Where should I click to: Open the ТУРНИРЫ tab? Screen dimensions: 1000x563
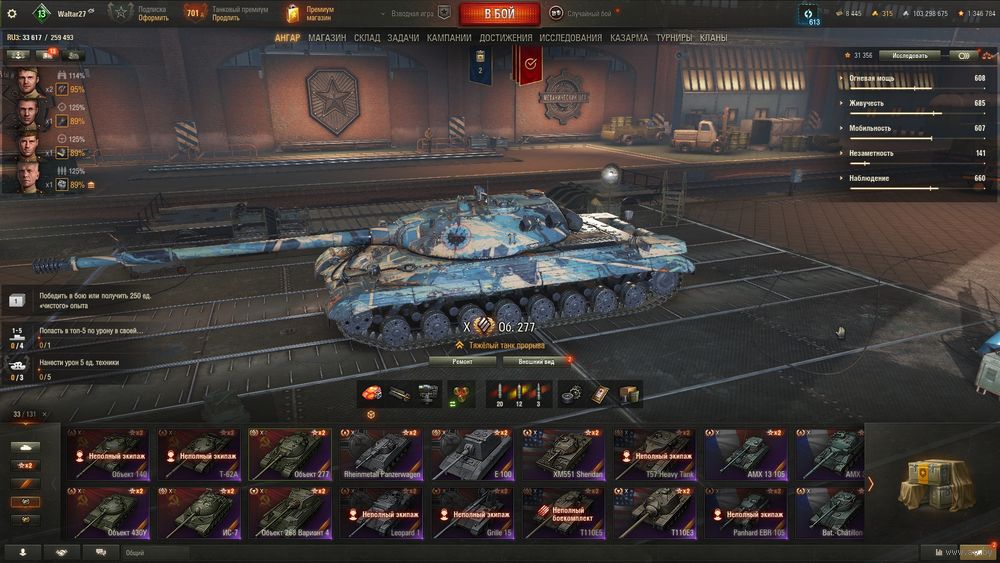point(675,38)
